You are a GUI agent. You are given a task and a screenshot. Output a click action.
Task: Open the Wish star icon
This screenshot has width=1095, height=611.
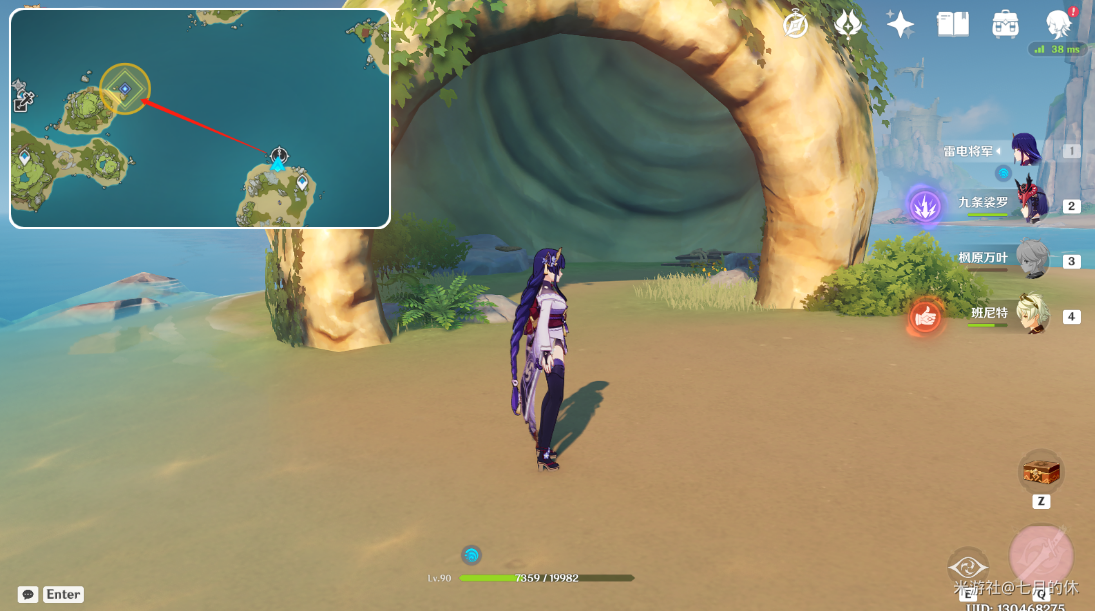coord(900,24)
